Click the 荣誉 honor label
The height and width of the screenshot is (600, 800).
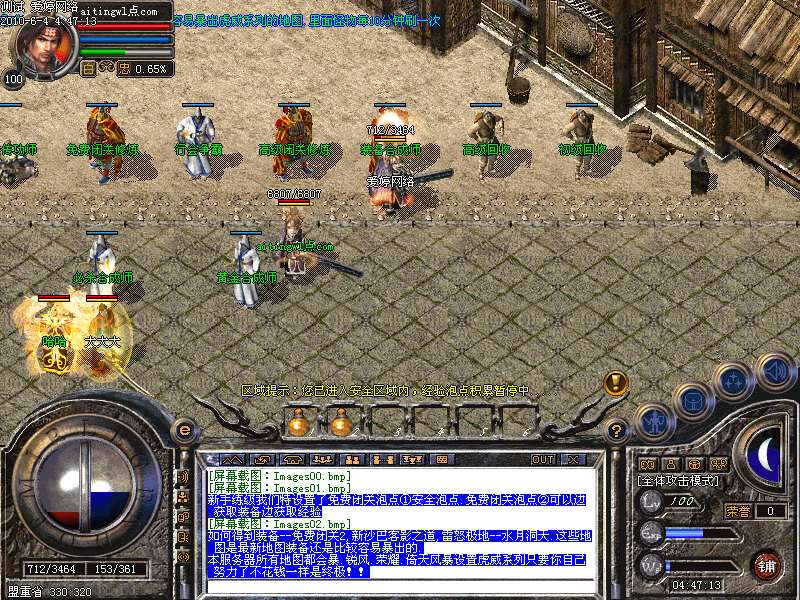(x=738, y=511)
